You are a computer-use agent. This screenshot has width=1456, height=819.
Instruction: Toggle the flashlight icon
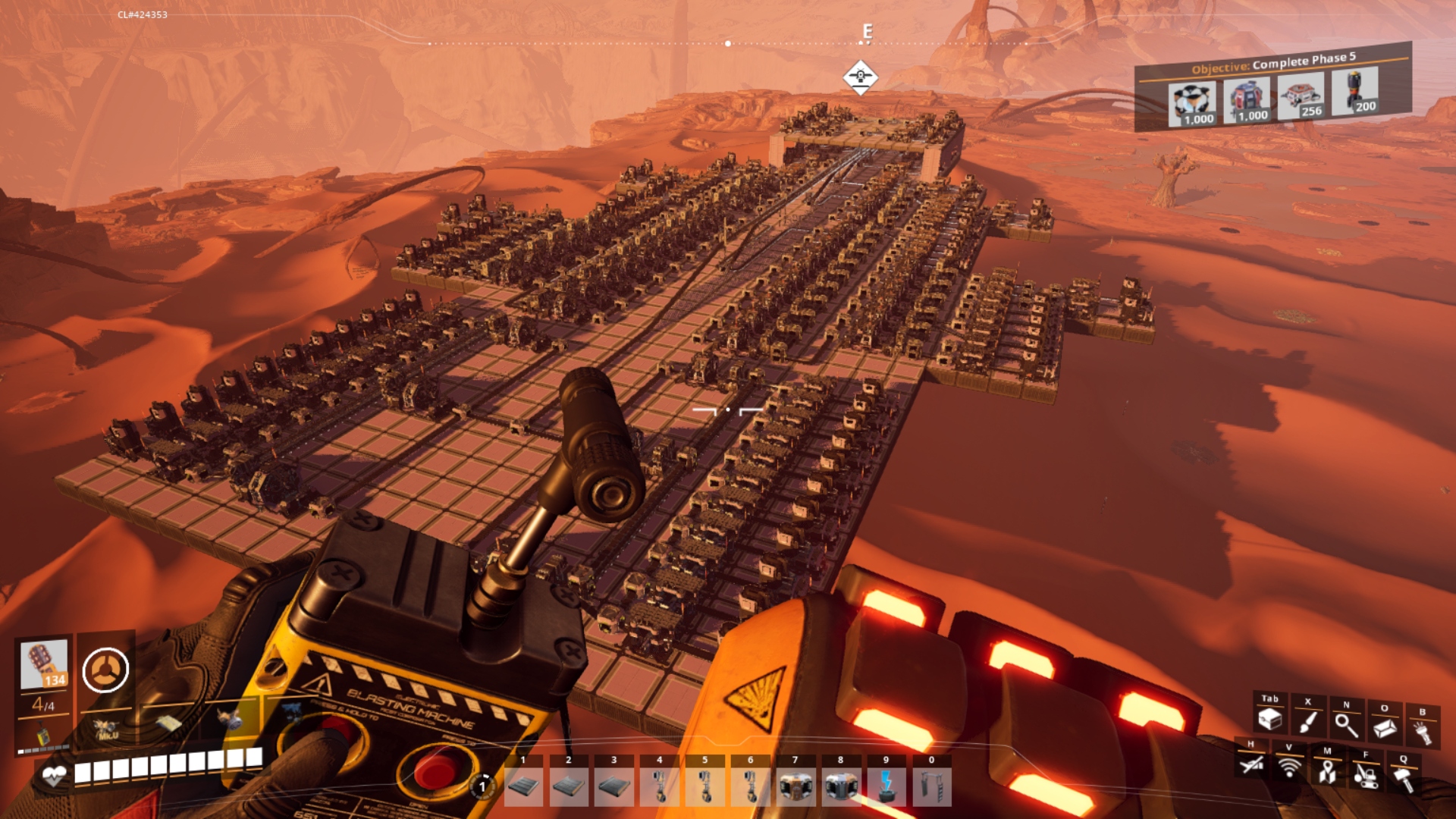click(x=1422, y=732)
